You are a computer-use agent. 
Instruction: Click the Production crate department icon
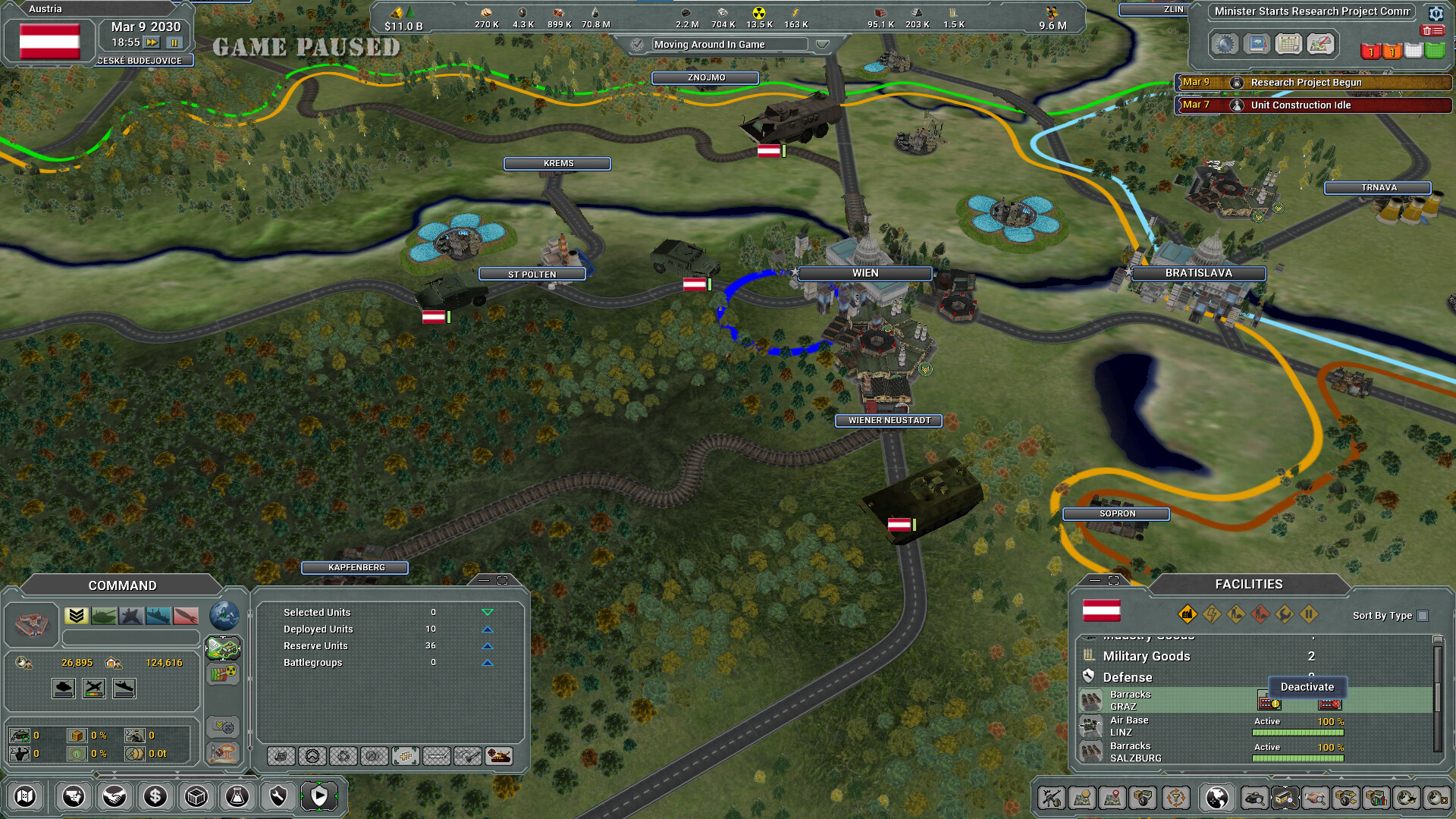(196, 797)
